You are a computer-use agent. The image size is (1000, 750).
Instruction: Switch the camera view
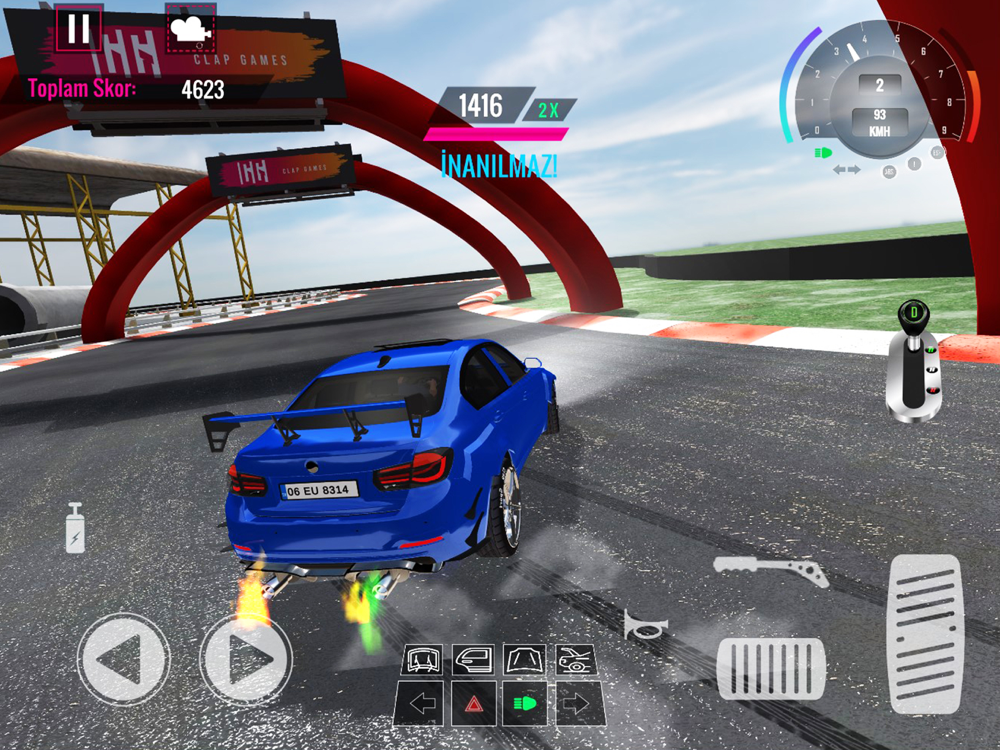click(x=190, y=28)
